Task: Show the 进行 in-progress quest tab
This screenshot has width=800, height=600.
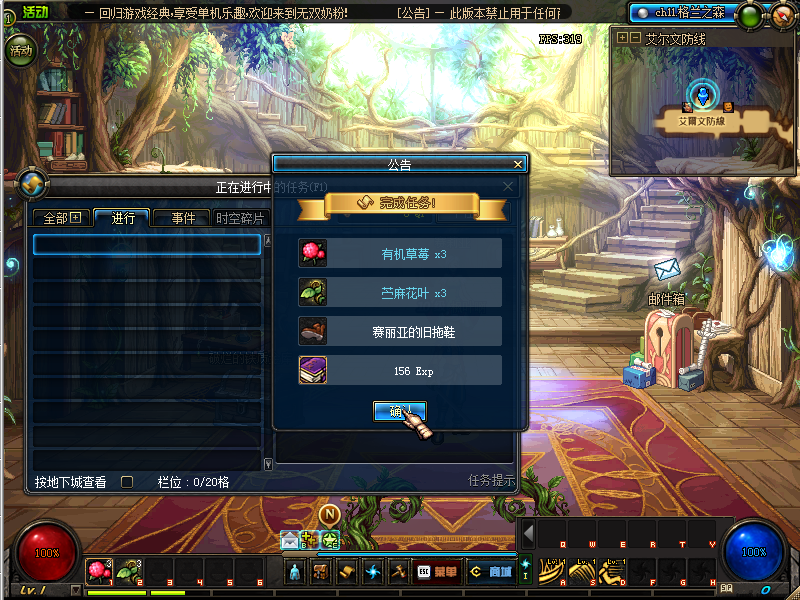Action: click(x=123, y=218)
